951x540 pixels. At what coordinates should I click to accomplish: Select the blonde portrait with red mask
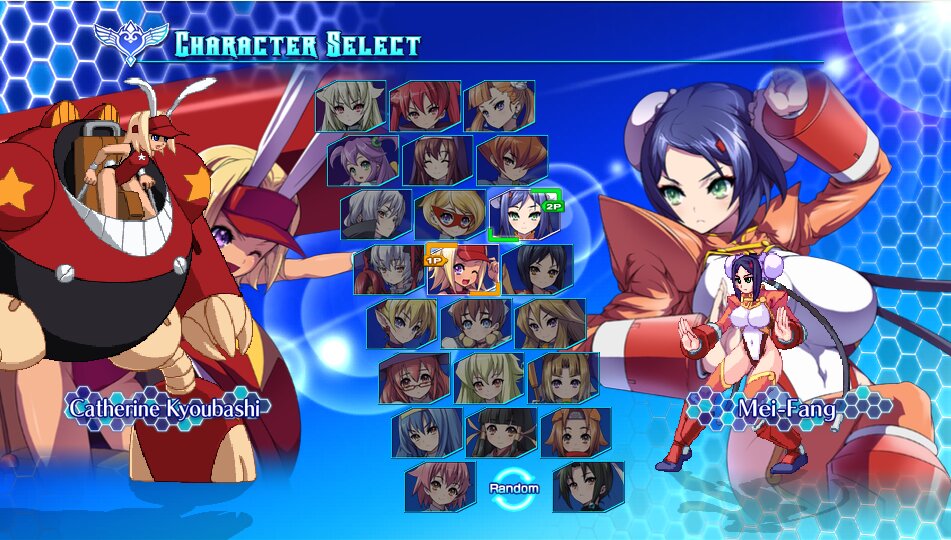[x=450, y=214]
